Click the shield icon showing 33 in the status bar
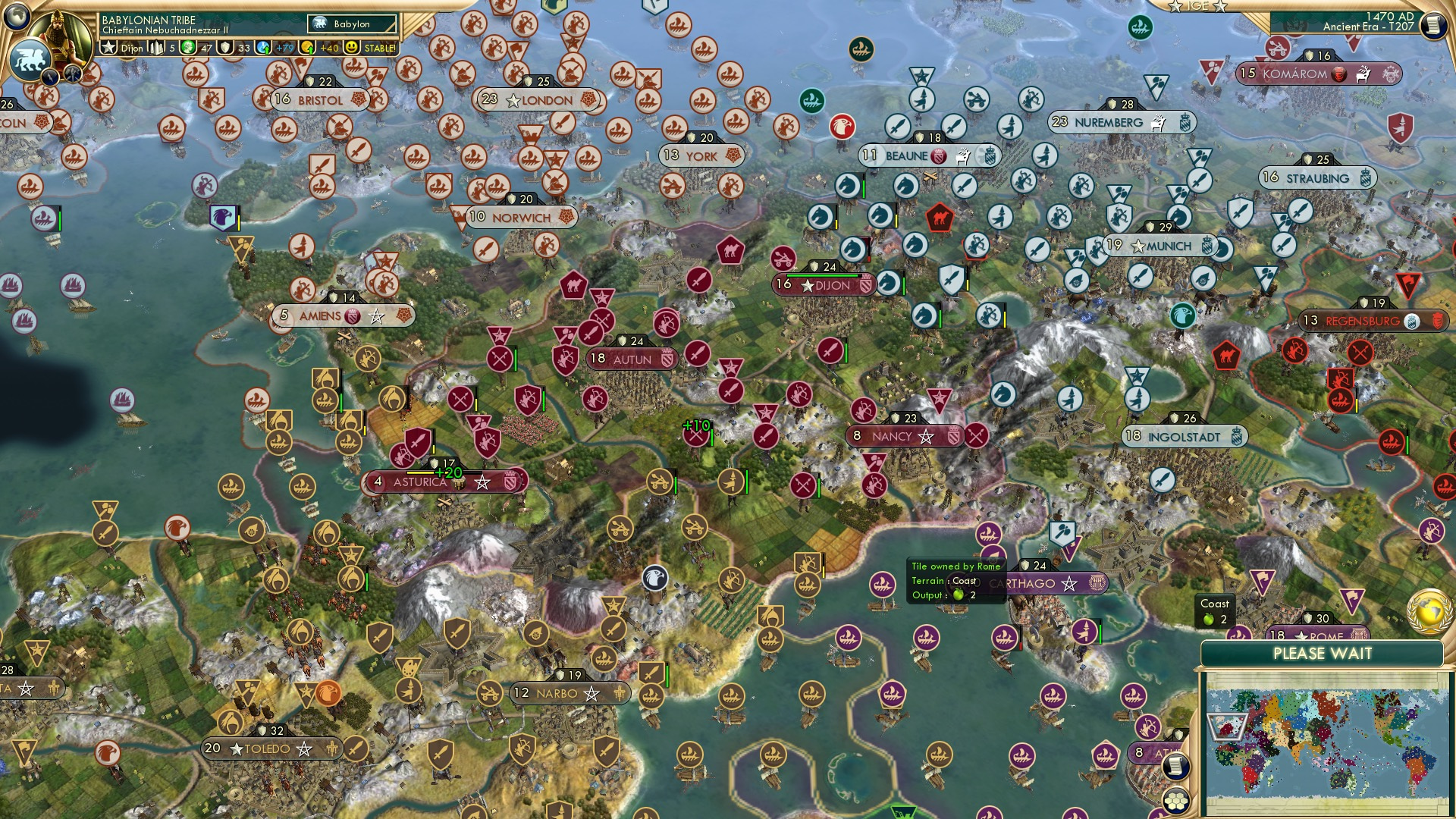This screenshot has width=1456, height=819. click(x=225, y=48)
